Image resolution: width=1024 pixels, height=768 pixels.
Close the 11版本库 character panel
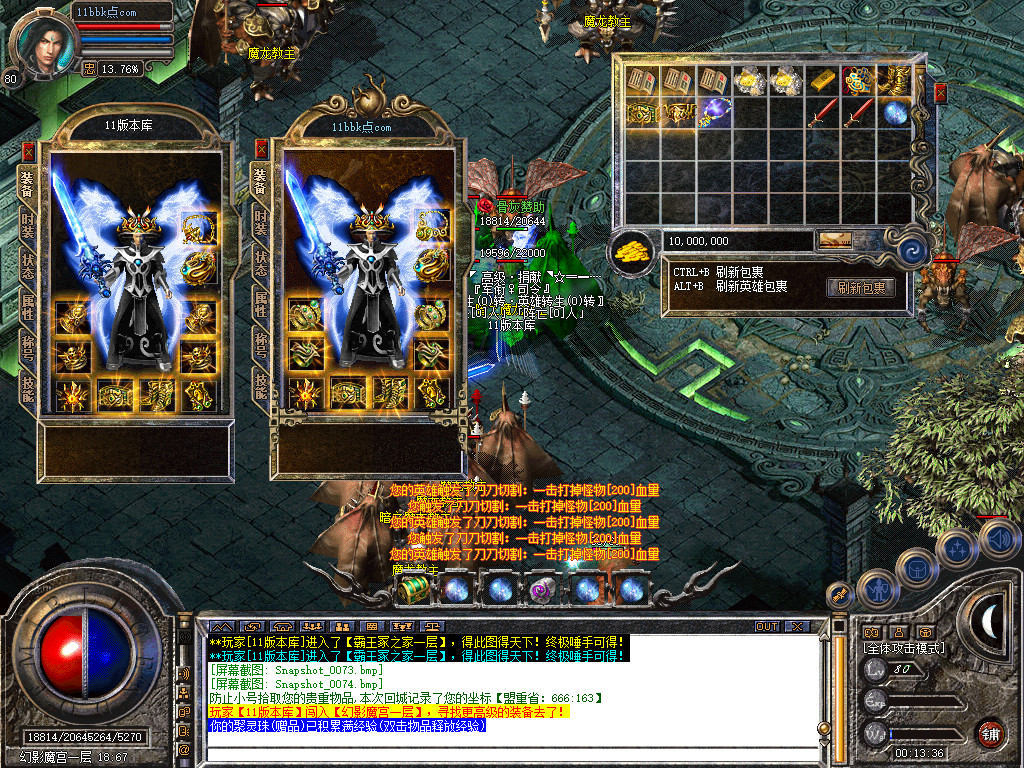[28, 152]
